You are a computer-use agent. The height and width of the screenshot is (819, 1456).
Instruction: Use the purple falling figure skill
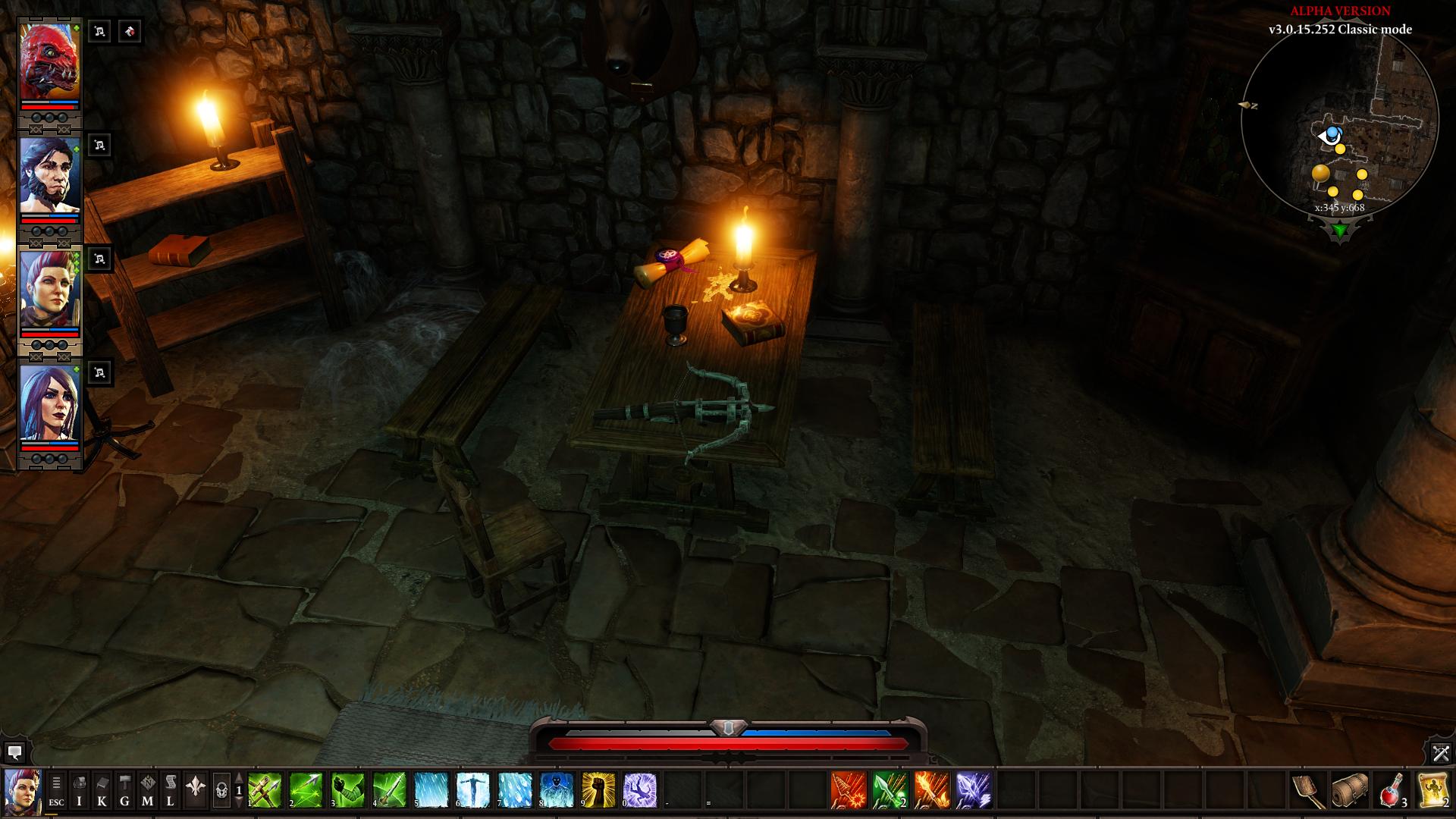(x=639, y=791)
